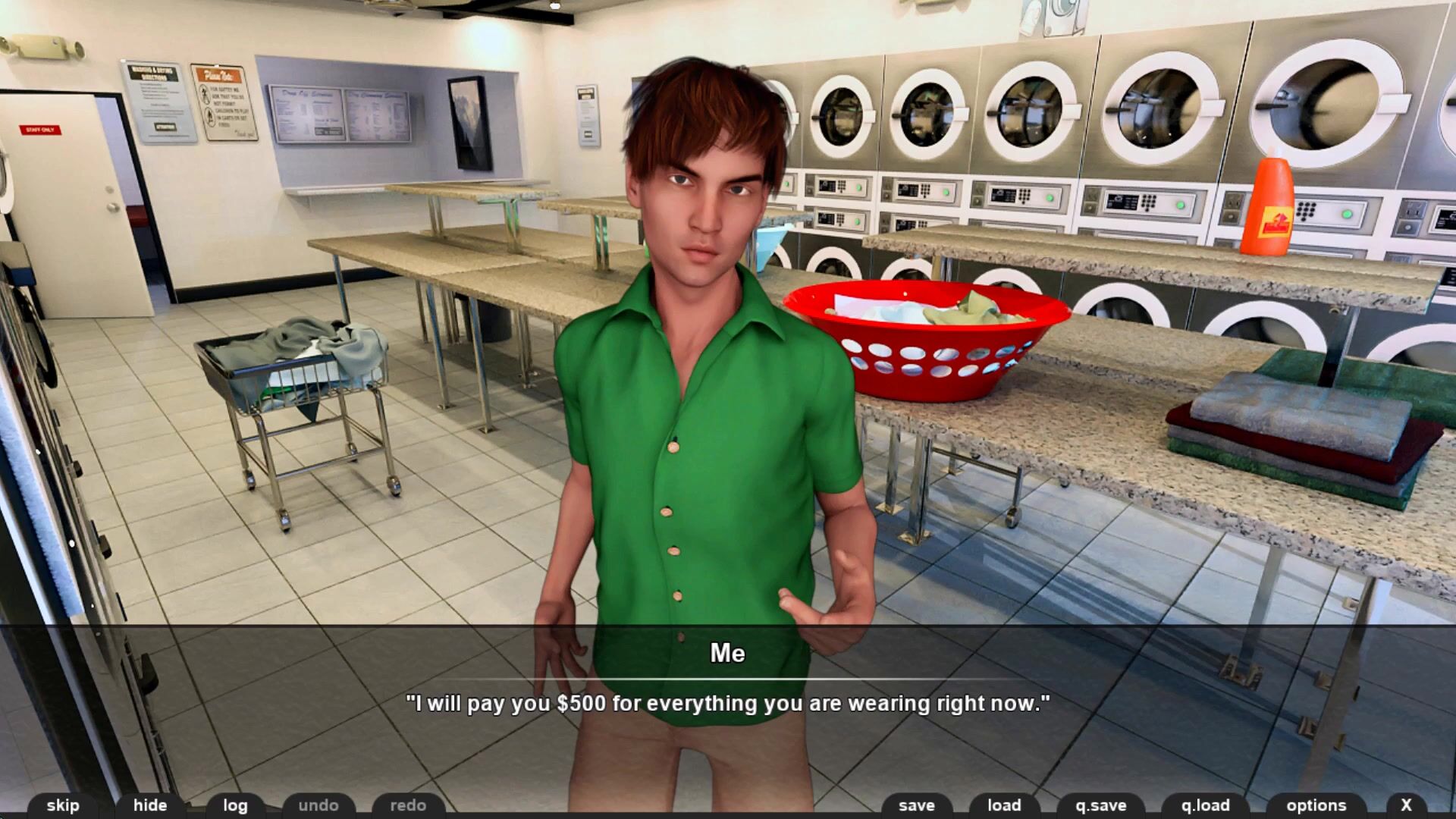Open the load game menu

(1004, 805)
